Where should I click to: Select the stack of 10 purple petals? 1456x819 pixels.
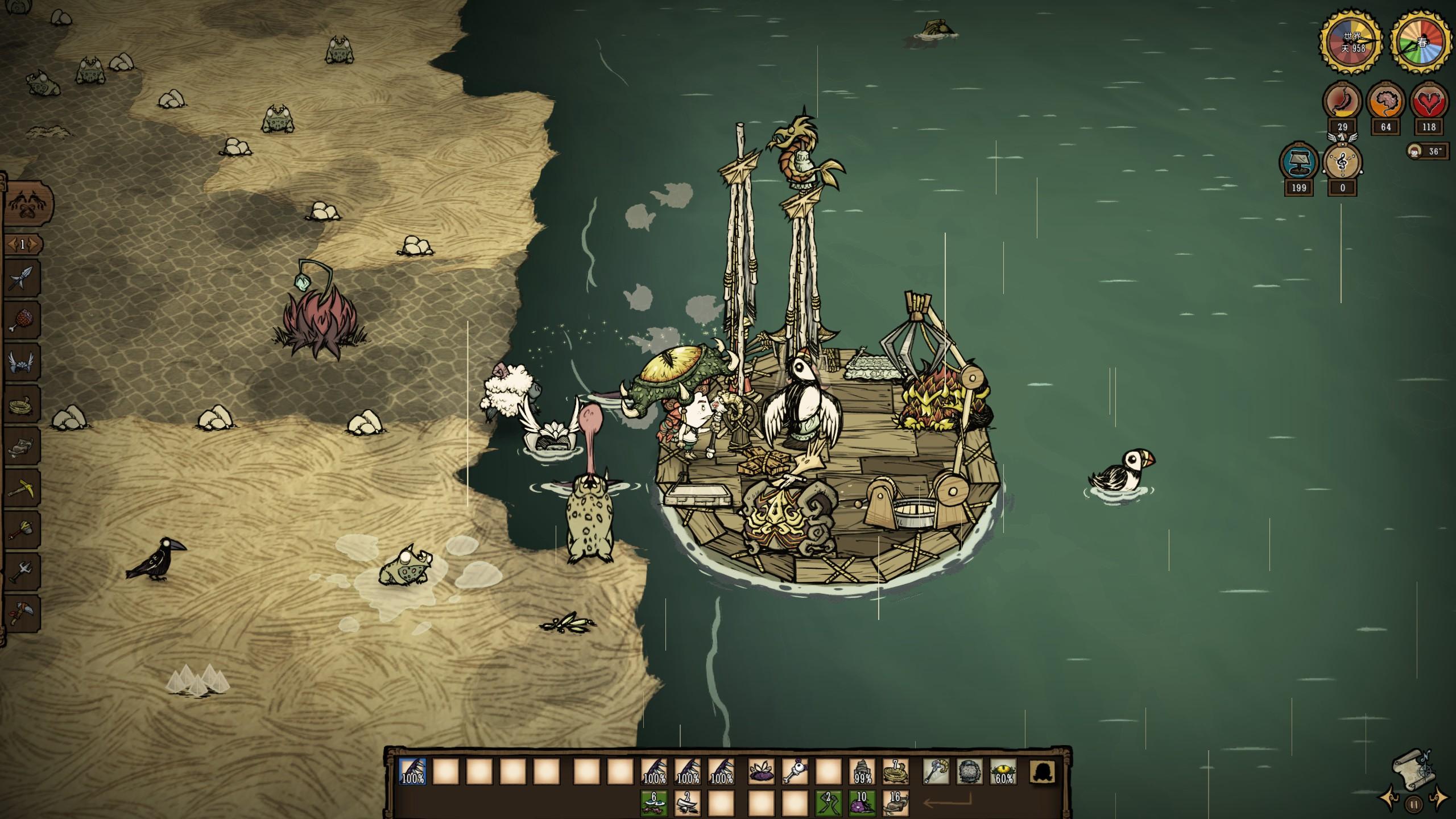coord(862,803)
